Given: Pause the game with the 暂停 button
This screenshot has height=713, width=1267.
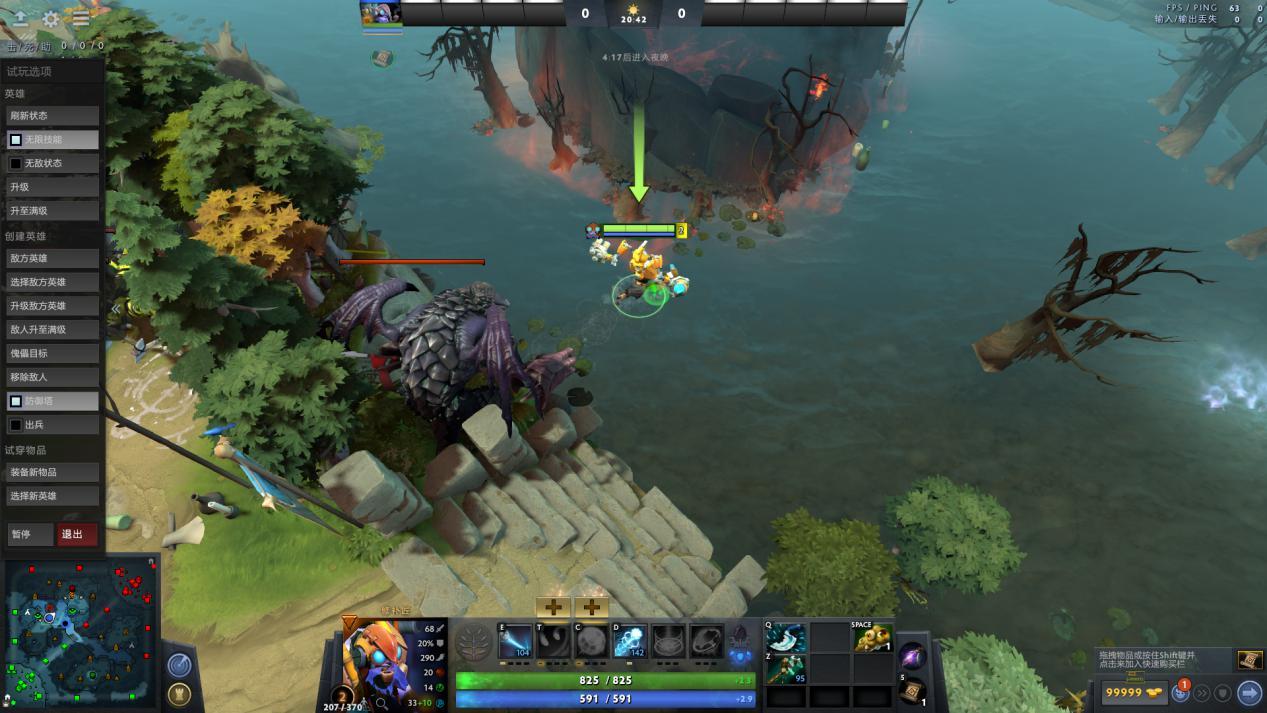Looking at the screenshot, I should point(30,534).
